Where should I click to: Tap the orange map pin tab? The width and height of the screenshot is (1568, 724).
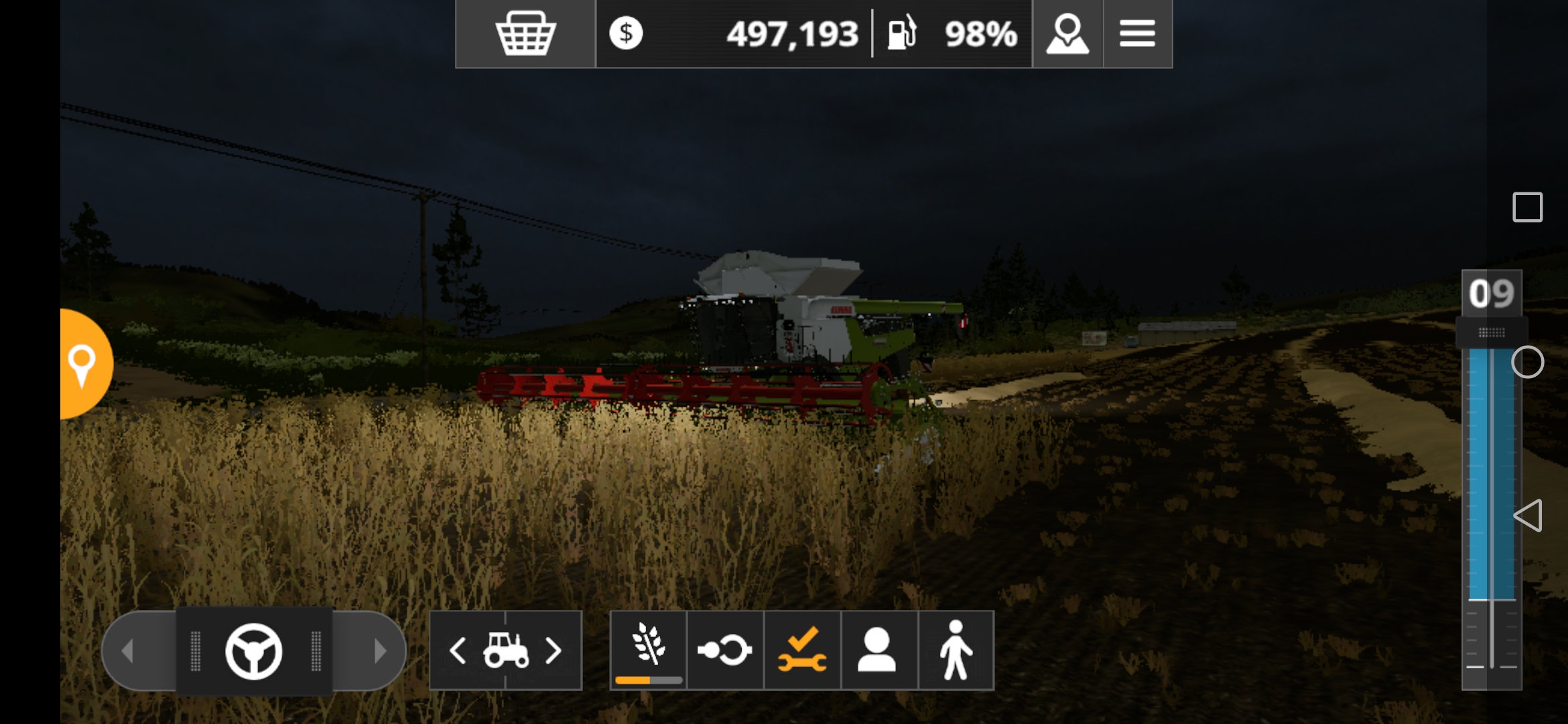[x=83, y=364]
